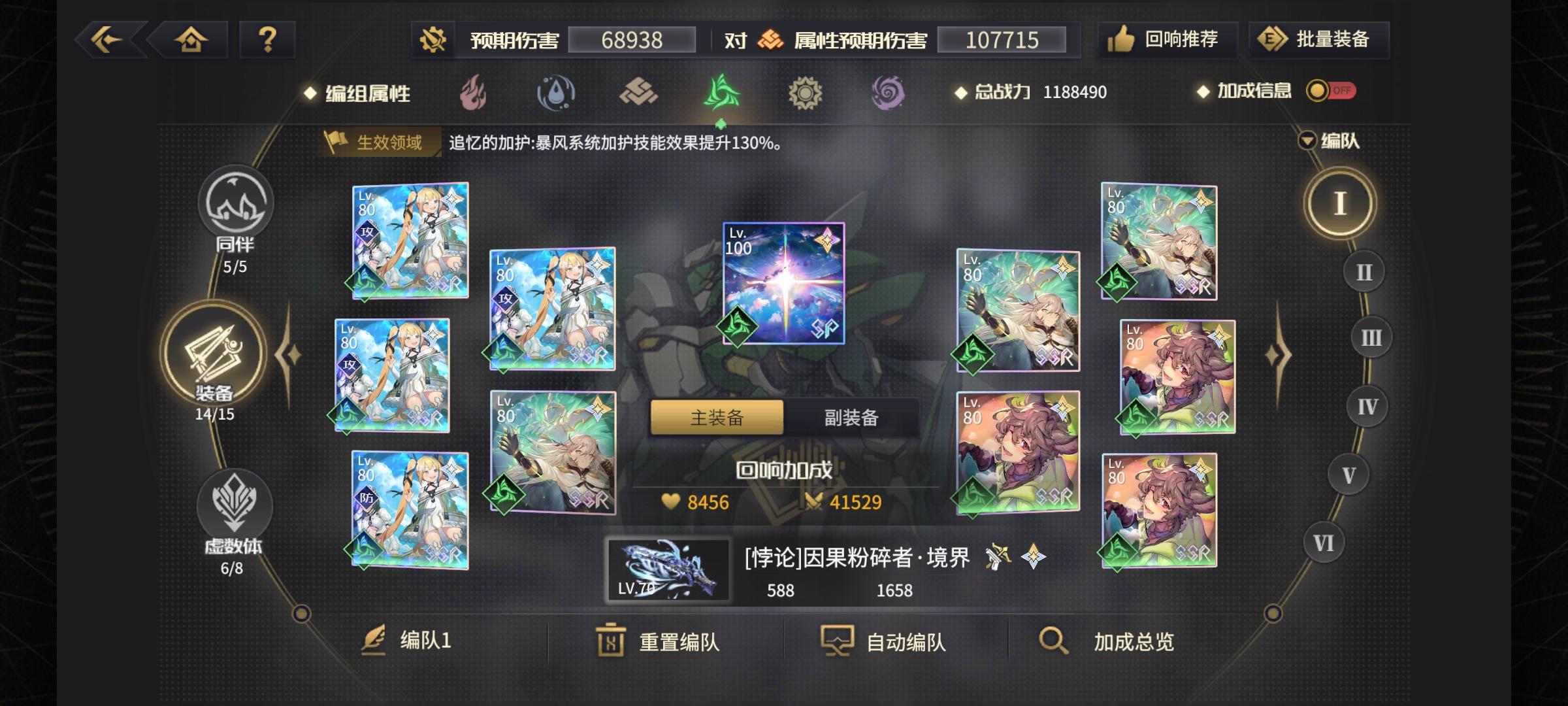Select the 主装备 tab
1568x706 pixels.
(x=716, y=416)
